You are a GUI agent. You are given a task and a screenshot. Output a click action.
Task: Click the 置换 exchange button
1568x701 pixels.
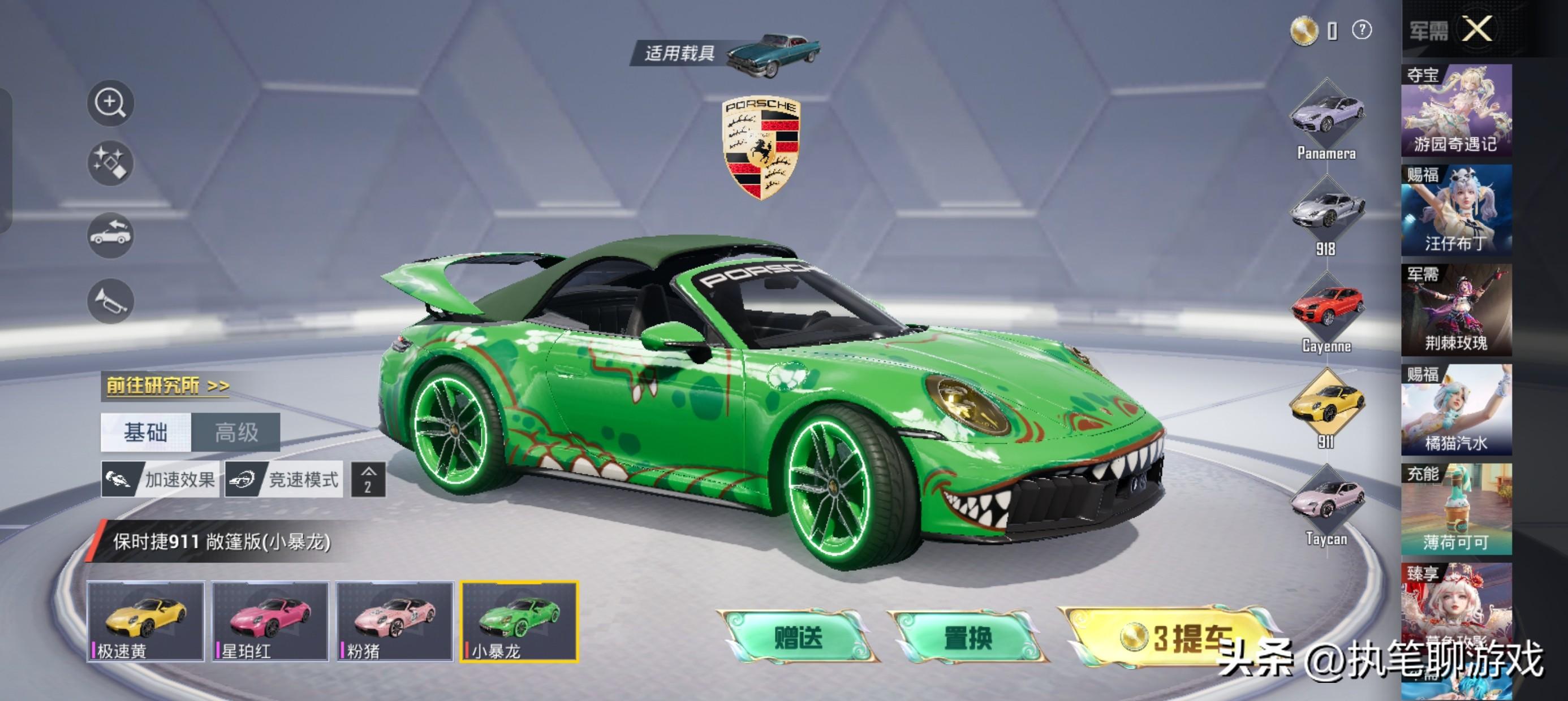968,637
